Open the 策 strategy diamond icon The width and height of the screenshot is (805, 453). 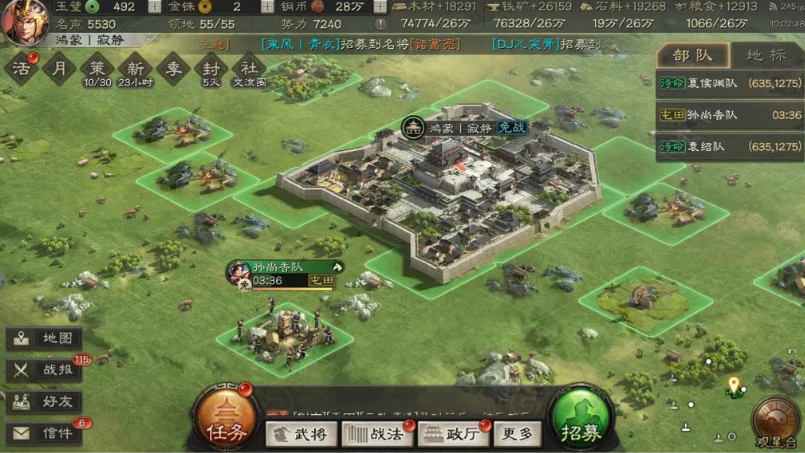[97, 68]
